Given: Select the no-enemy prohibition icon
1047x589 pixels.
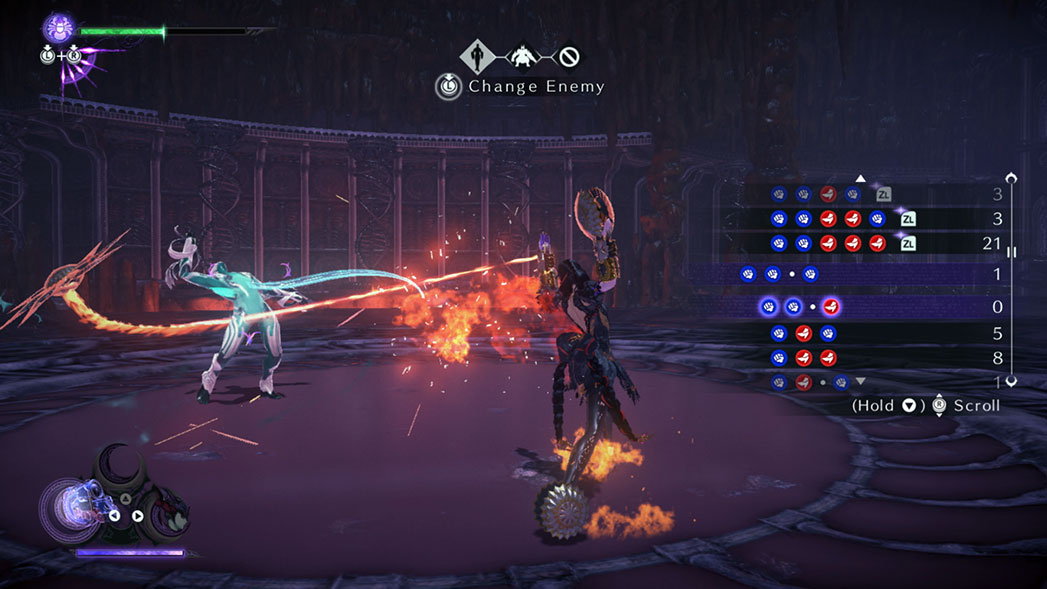Looking at the screenshot, I should point(570,57).
